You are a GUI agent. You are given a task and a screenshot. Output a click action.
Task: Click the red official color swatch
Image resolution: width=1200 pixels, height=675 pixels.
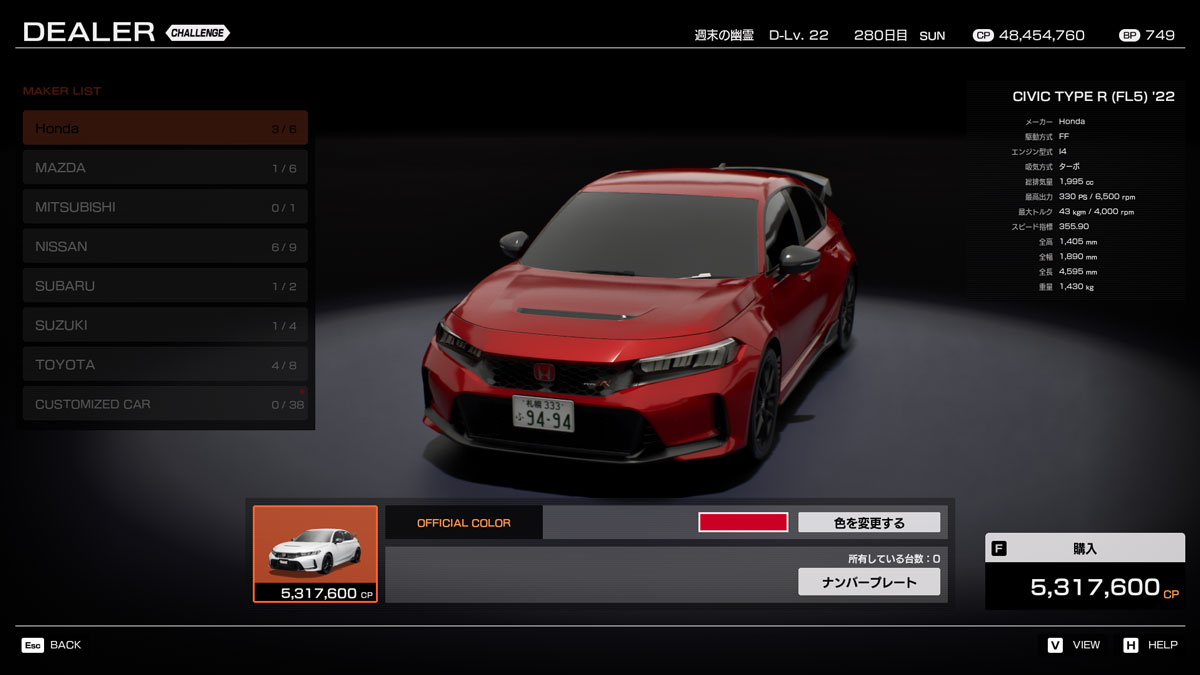pyautogui.click(x=743, y=522)
